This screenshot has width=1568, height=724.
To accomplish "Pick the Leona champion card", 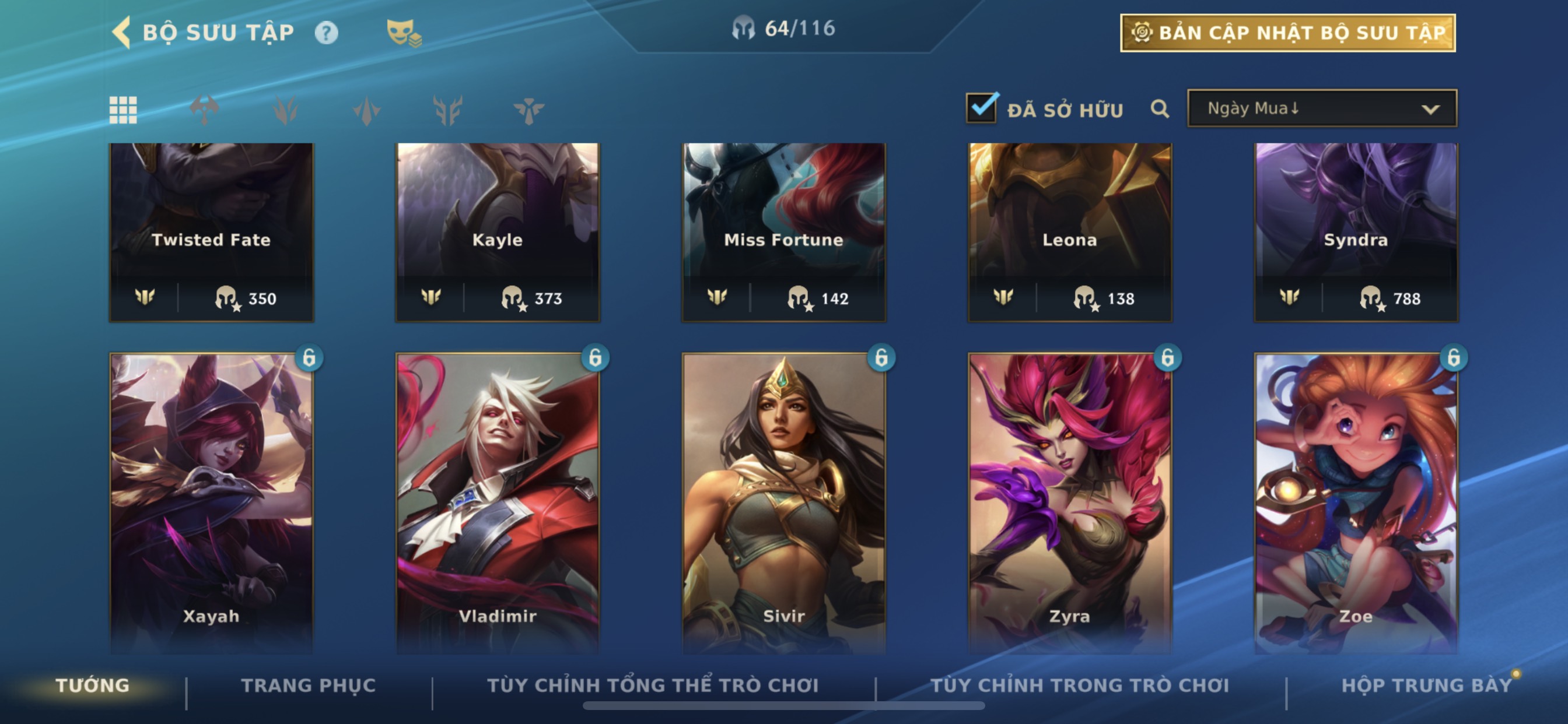I will coord(1069,231).
